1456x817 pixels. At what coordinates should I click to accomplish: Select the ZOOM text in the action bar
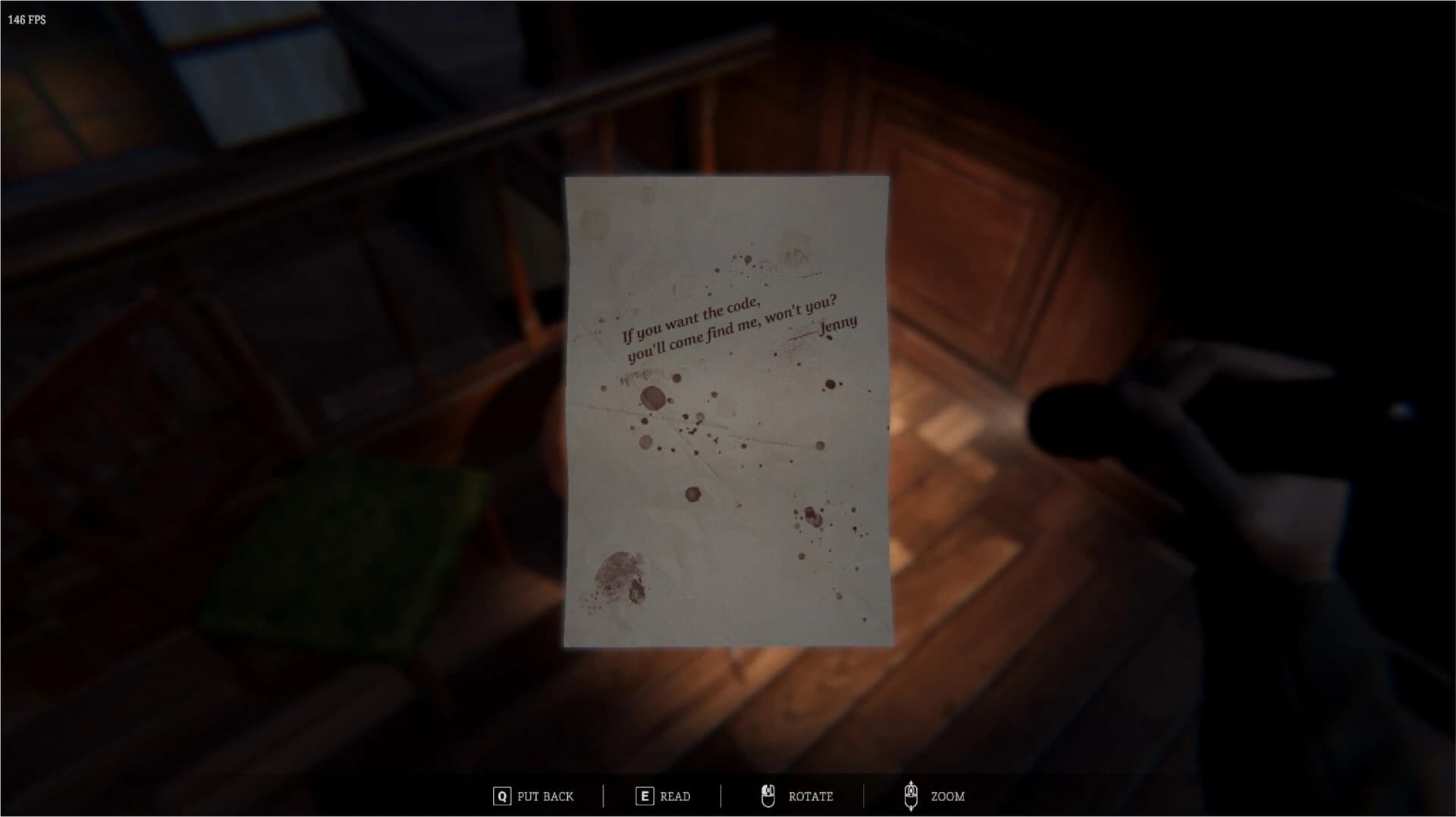coord(948,796)
